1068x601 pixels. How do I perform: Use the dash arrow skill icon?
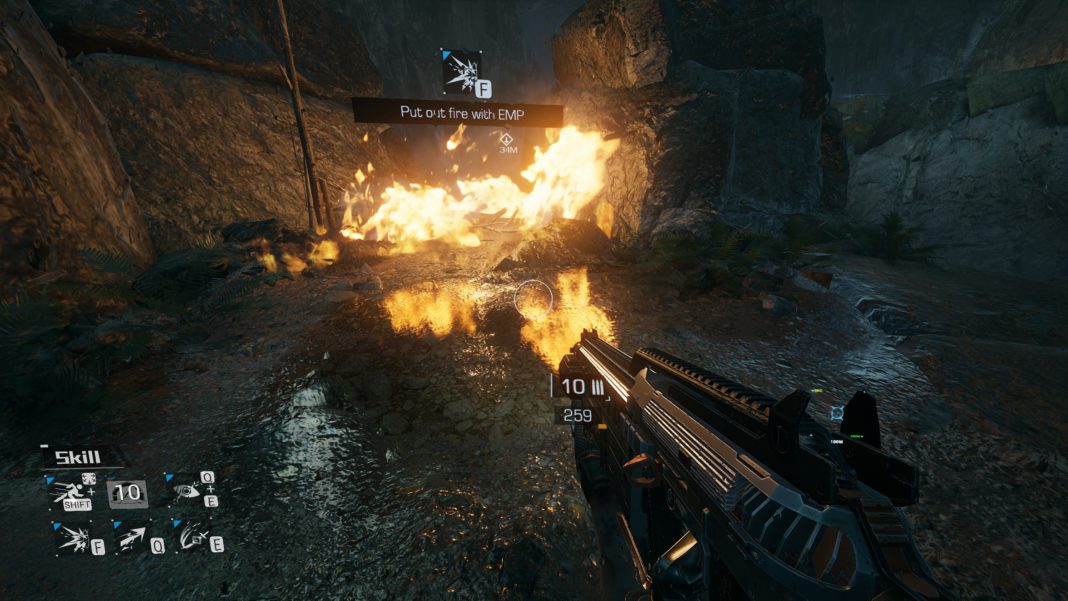coord(133,540)
